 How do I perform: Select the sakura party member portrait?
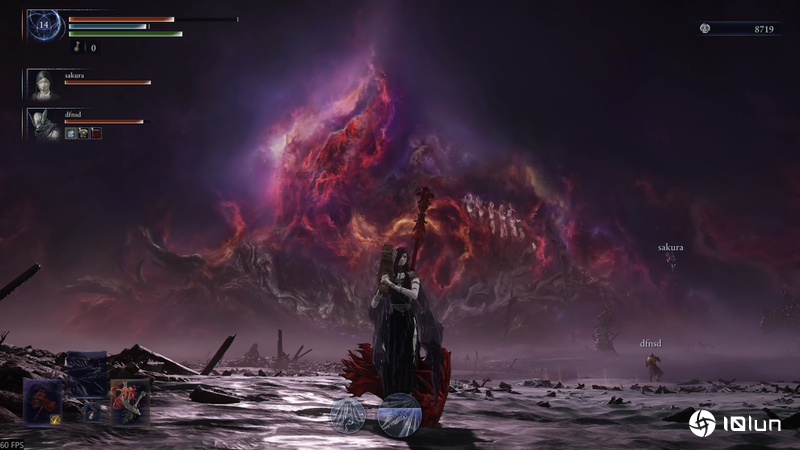pos(43,85)
